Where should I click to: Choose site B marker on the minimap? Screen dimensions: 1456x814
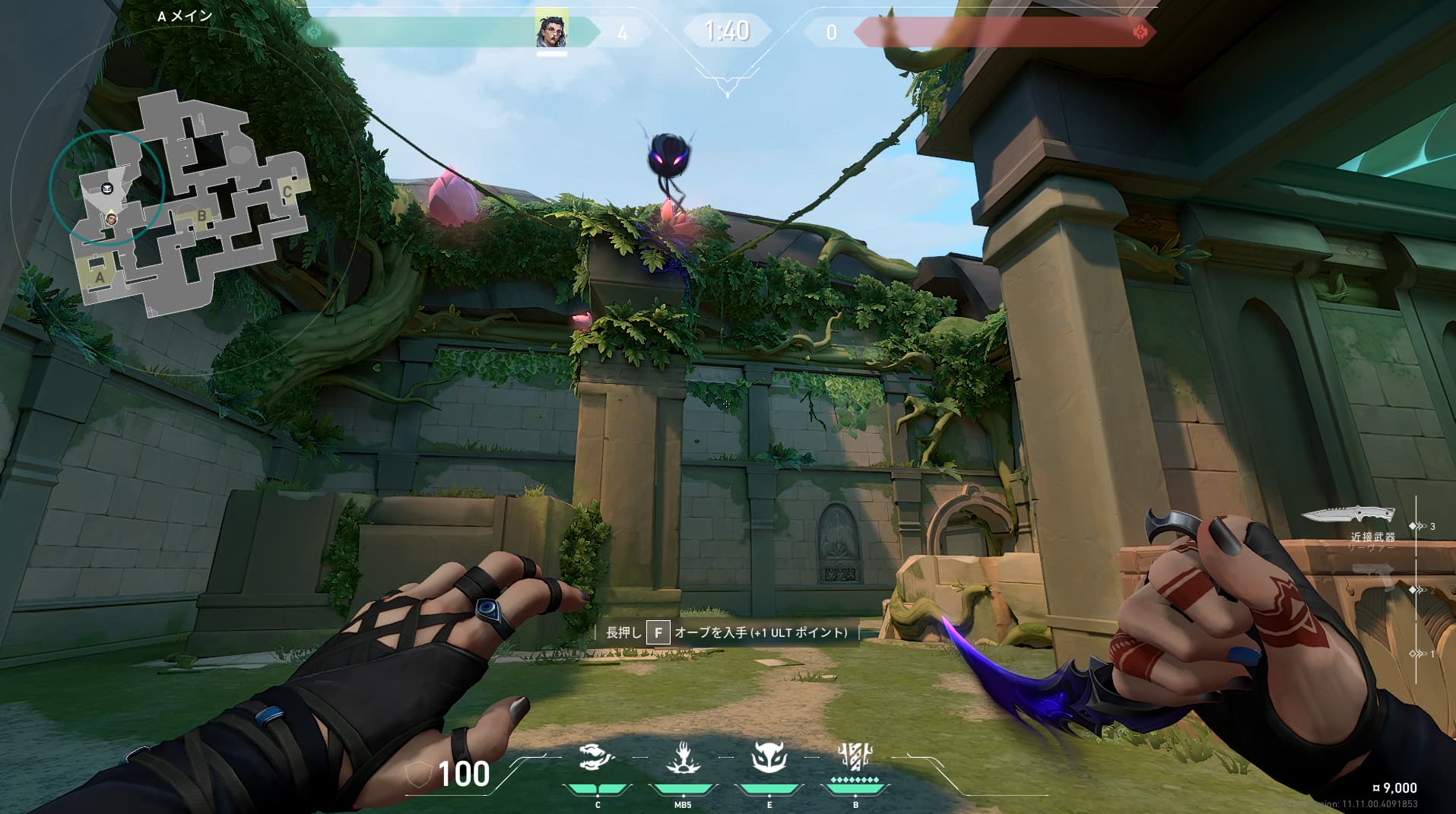point(201,216)
